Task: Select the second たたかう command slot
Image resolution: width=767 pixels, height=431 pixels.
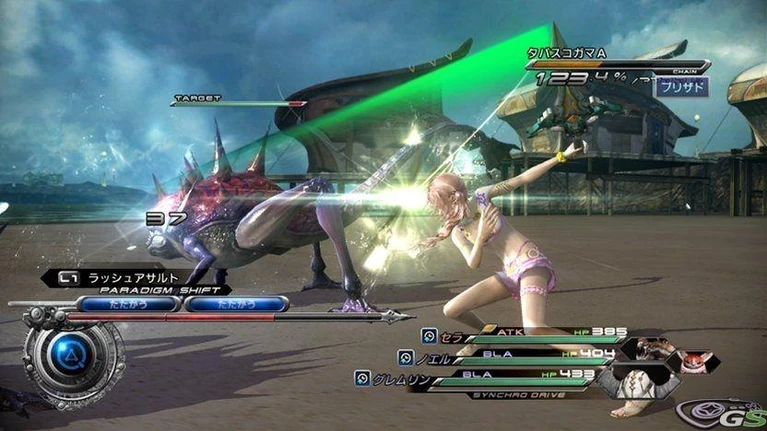Action: 236,303
